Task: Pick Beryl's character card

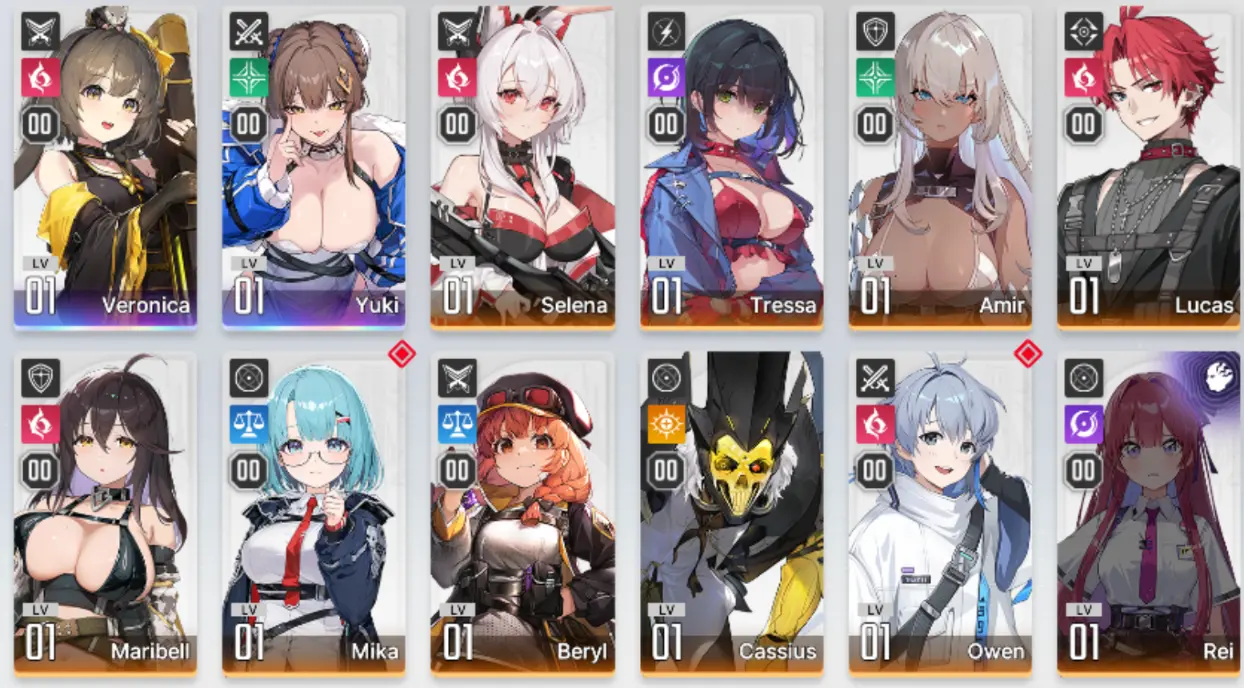Action: [522, 512]
